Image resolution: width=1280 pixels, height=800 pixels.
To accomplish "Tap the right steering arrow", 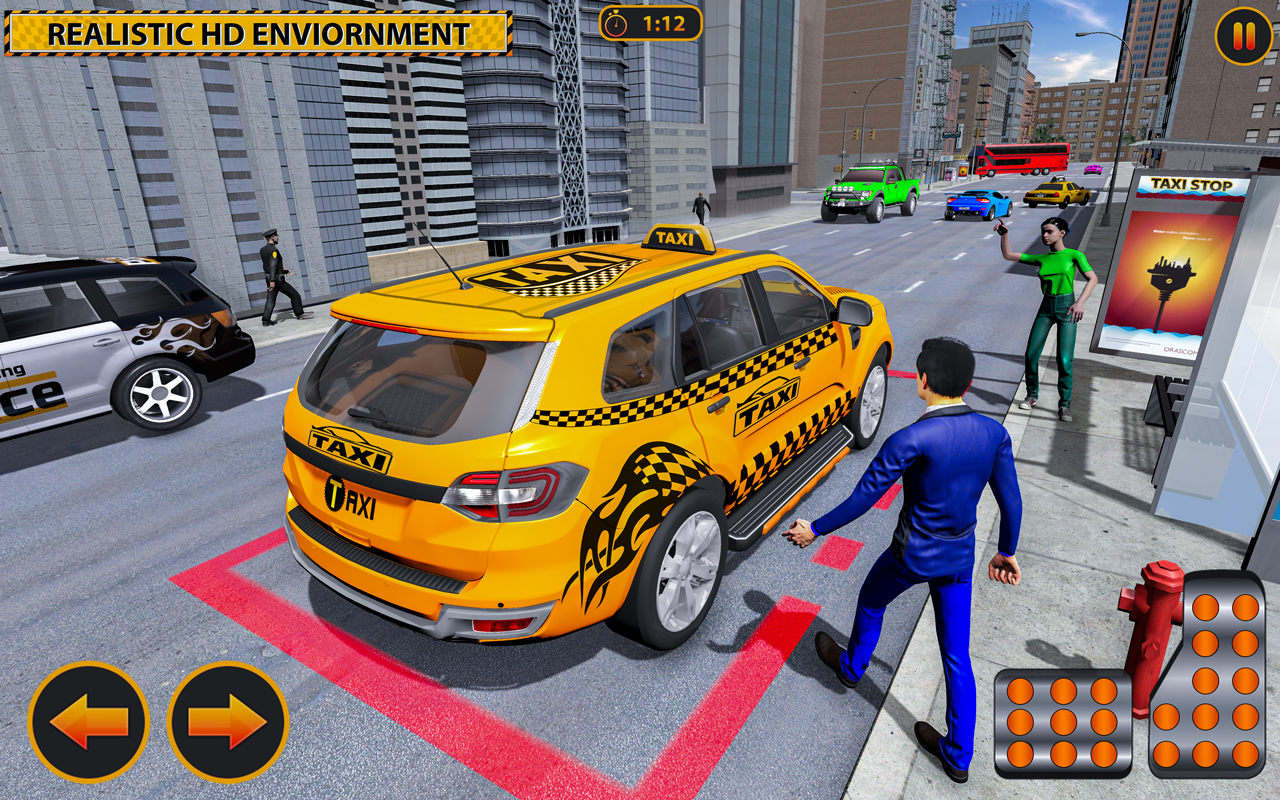I will [225, 720].
